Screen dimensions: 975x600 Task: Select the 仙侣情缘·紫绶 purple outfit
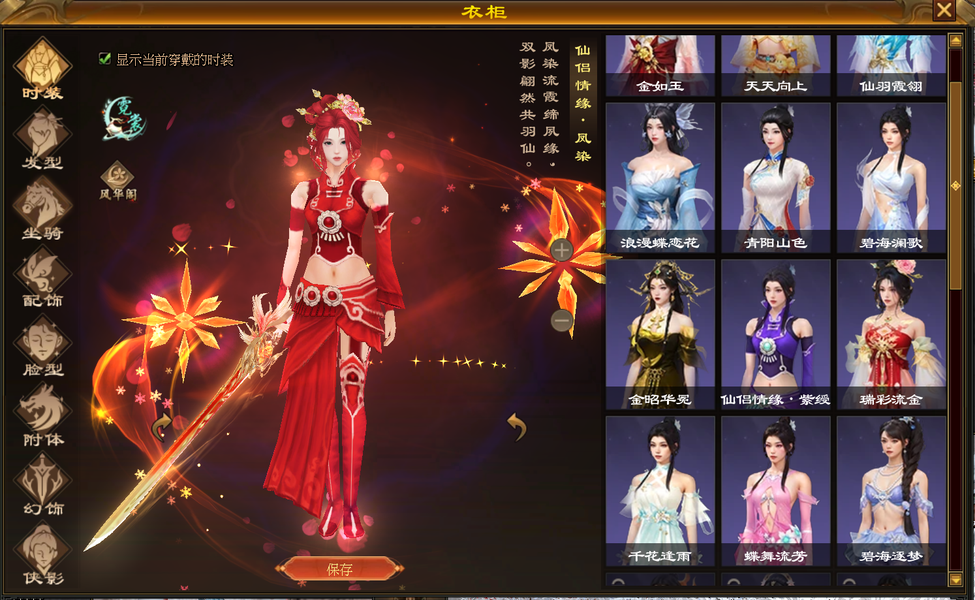776,334
